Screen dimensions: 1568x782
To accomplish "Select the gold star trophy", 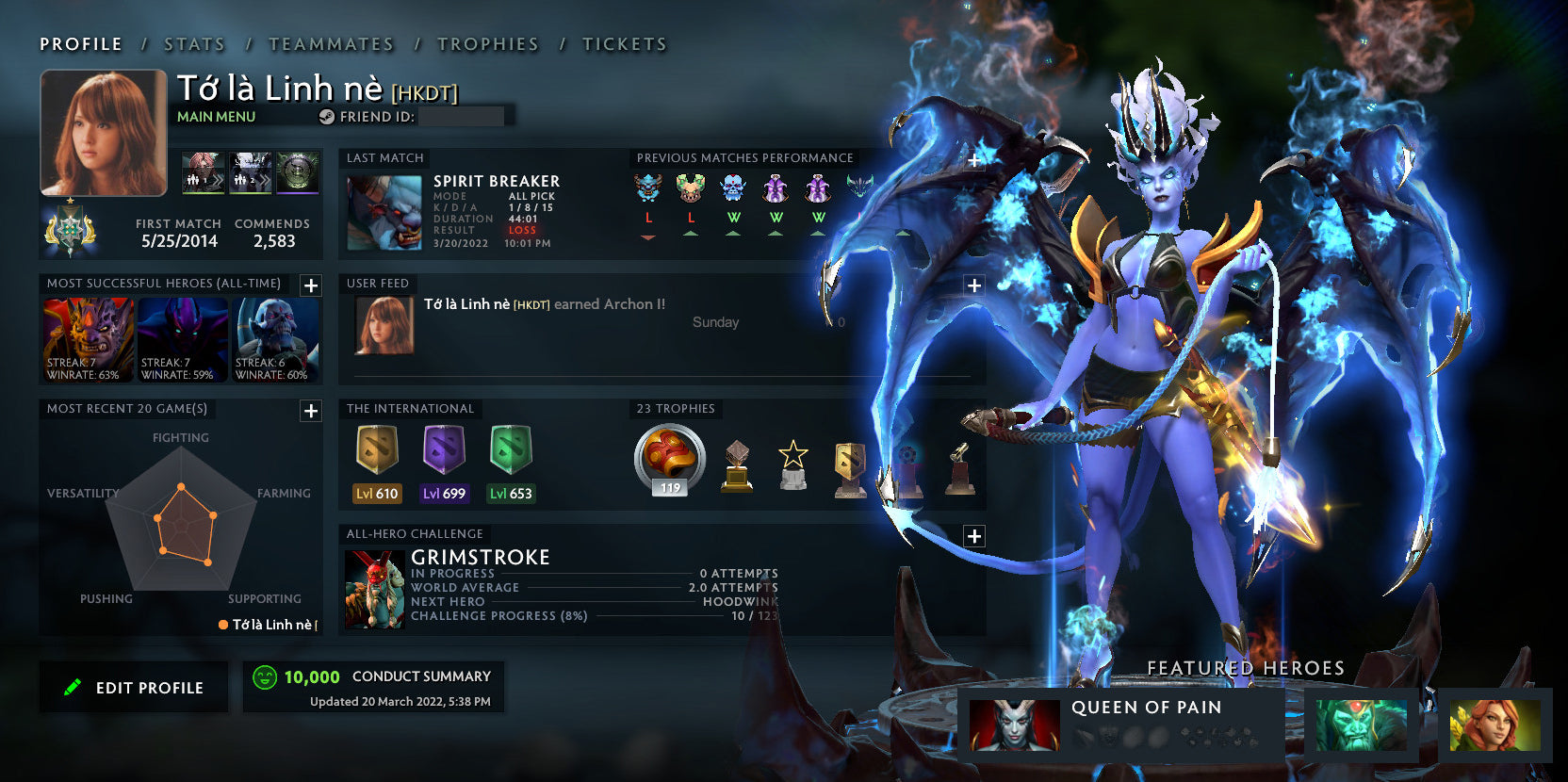I will 793,464.
